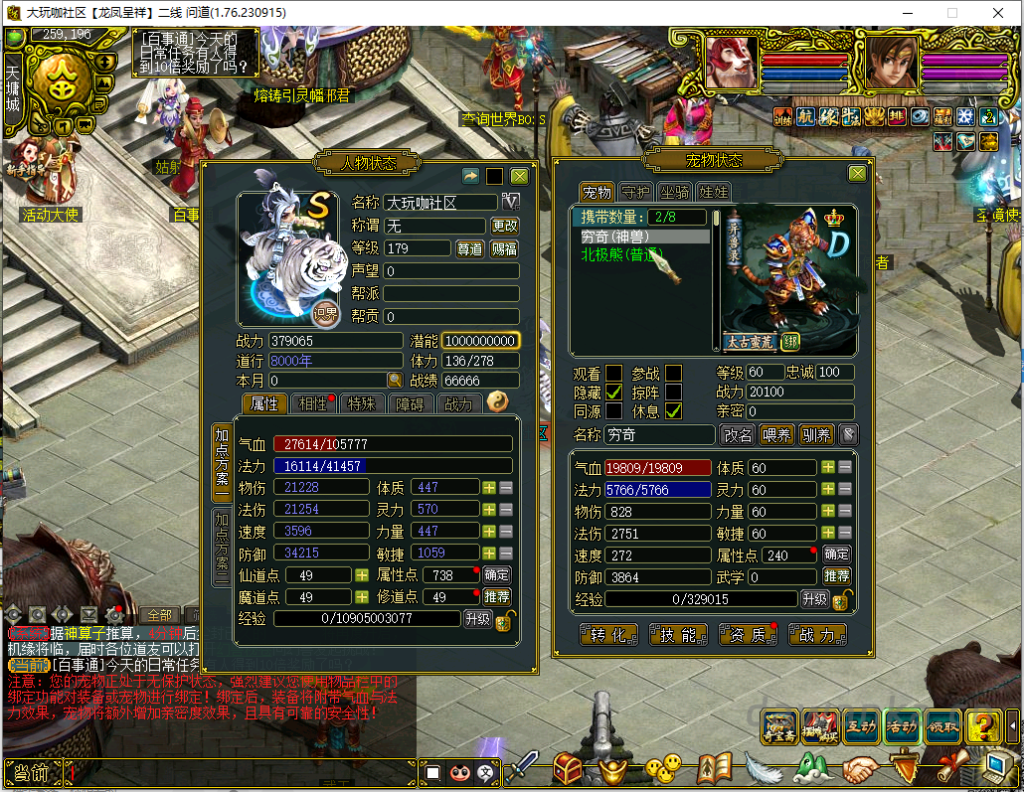Open the 赐福 blessing button
Viewport: 1024px width, 792px height.
coord(505,248)
